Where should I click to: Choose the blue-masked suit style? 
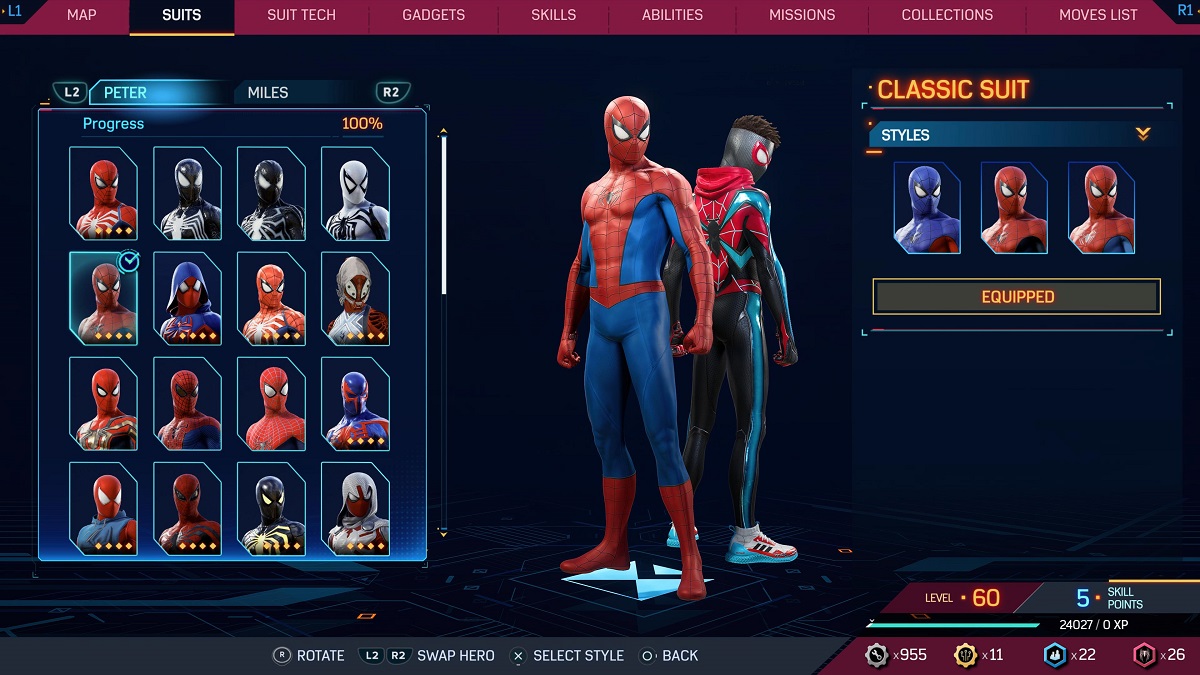point(927,208)
